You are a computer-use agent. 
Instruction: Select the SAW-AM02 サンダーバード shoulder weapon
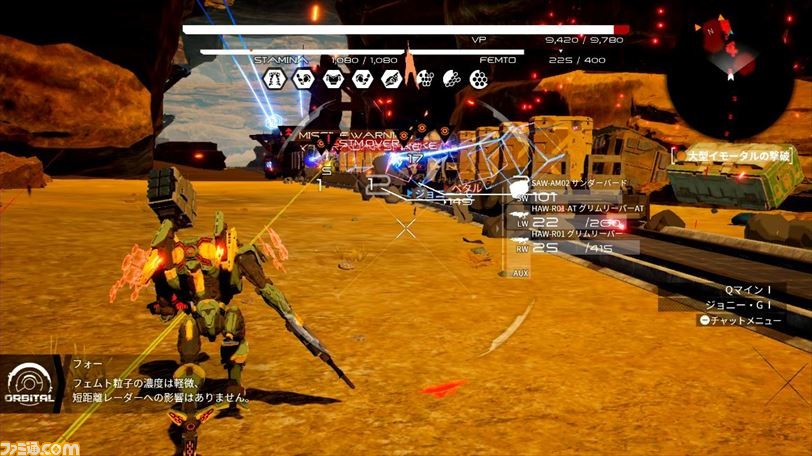coord(575,183)
